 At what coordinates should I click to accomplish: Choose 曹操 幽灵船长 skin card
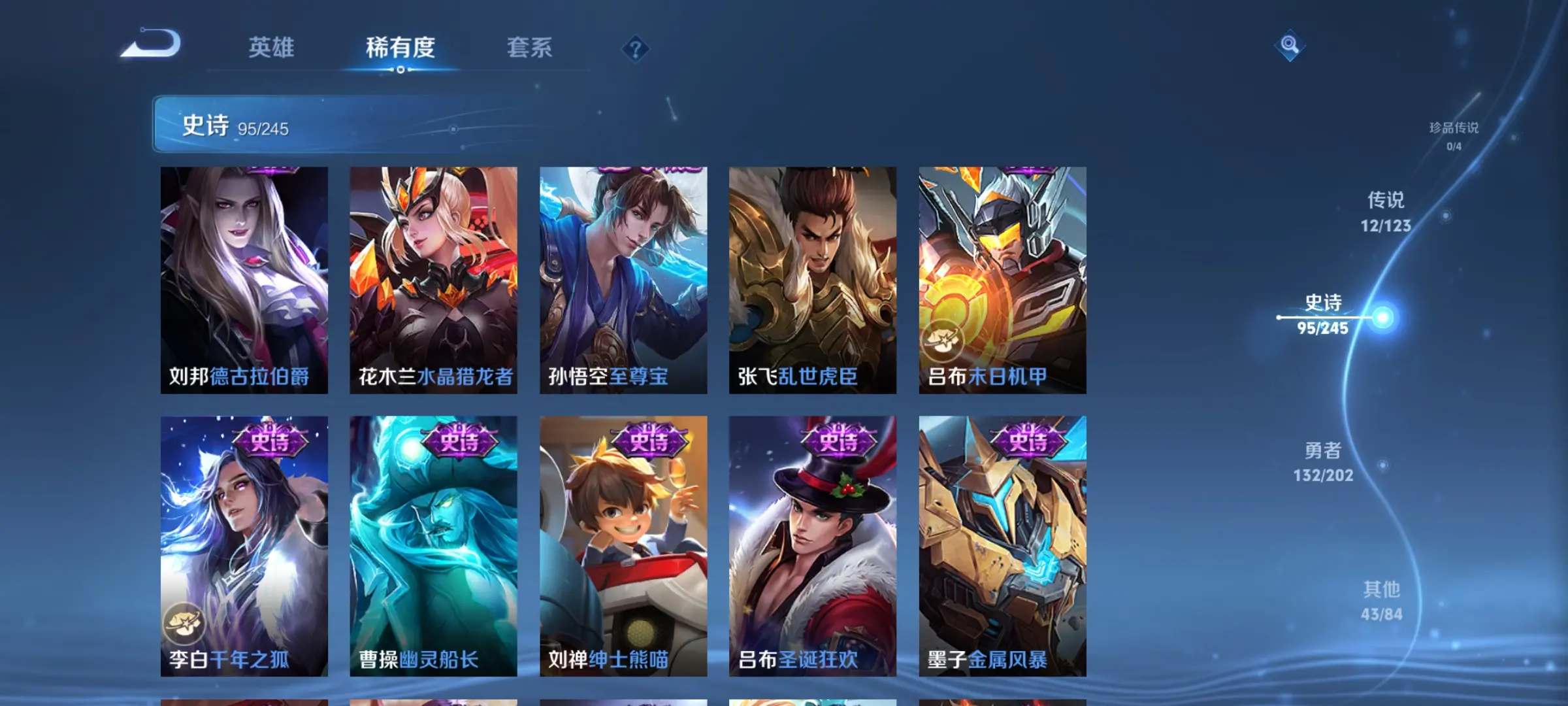click(433, 546)
